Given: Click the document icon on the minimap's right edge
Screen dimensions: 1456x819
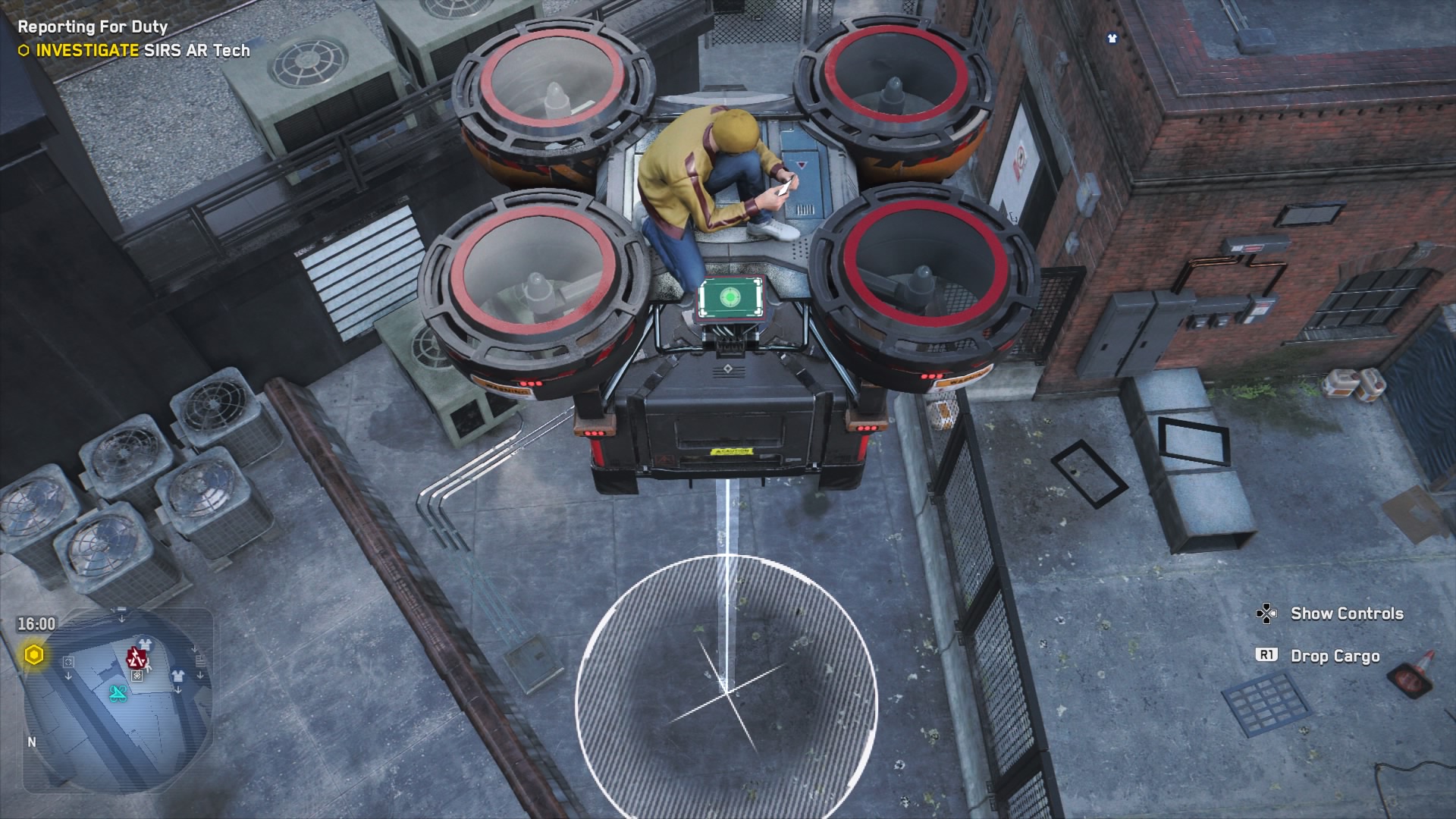Looking at the screenshot, I should point(200,661).
